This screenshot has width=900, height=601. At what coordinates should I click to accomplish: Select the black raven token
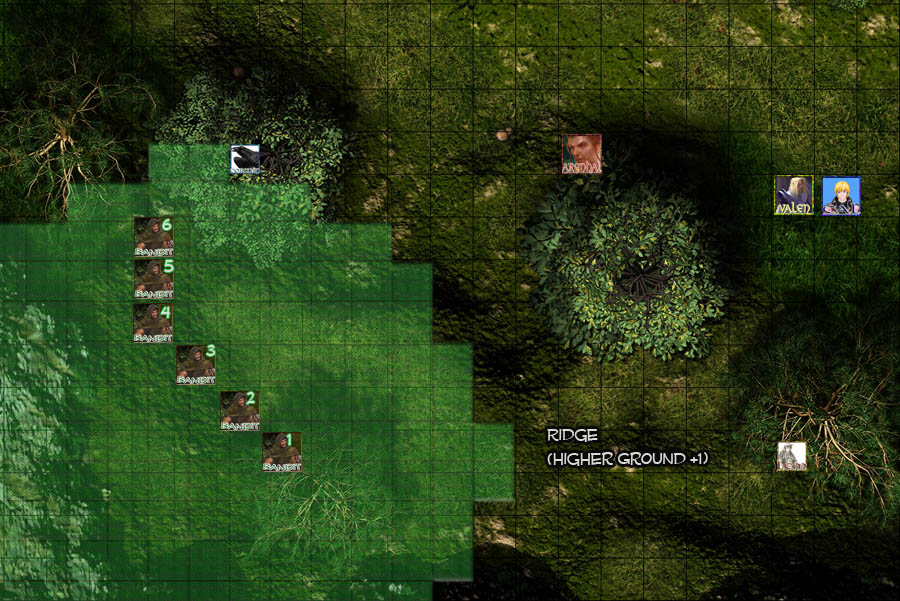245,160
